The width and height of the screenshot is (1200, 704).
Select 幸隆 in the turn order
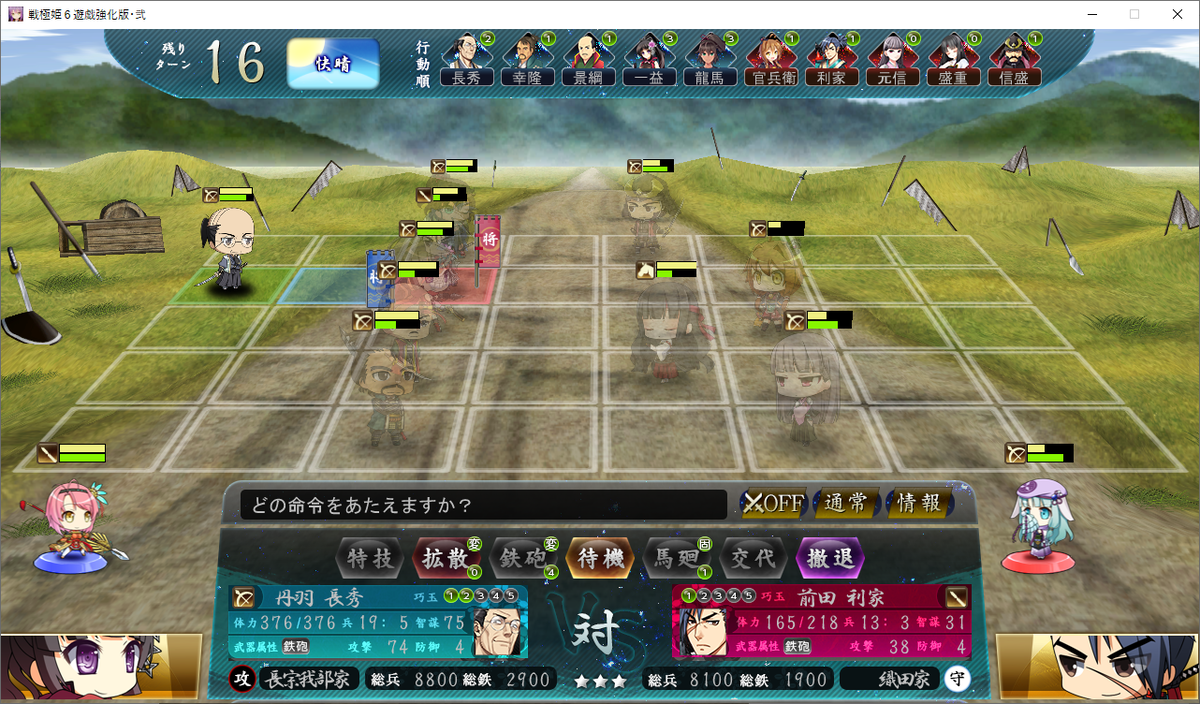pyautogui.click(x=528, y=60)
